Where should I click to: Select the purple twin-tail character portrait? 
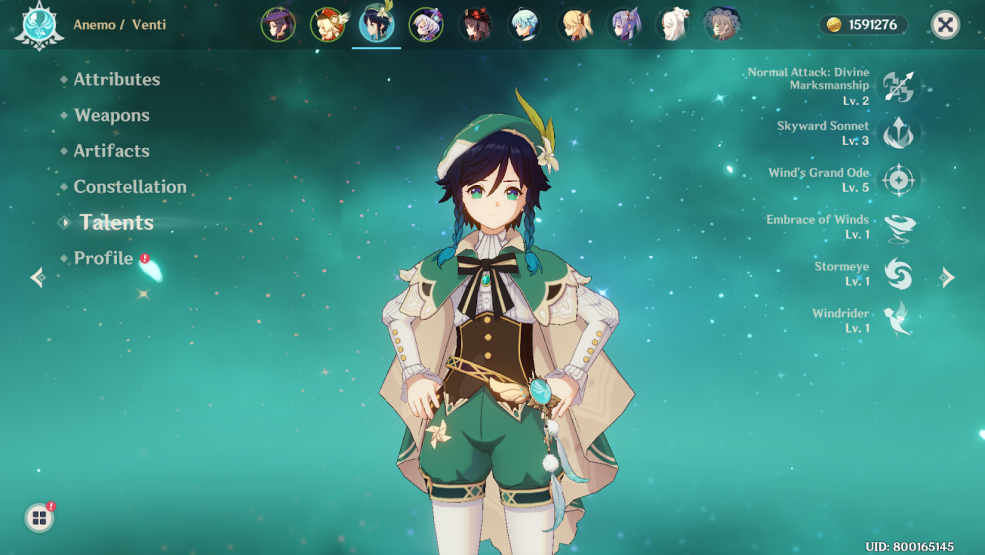click(623, 25)
